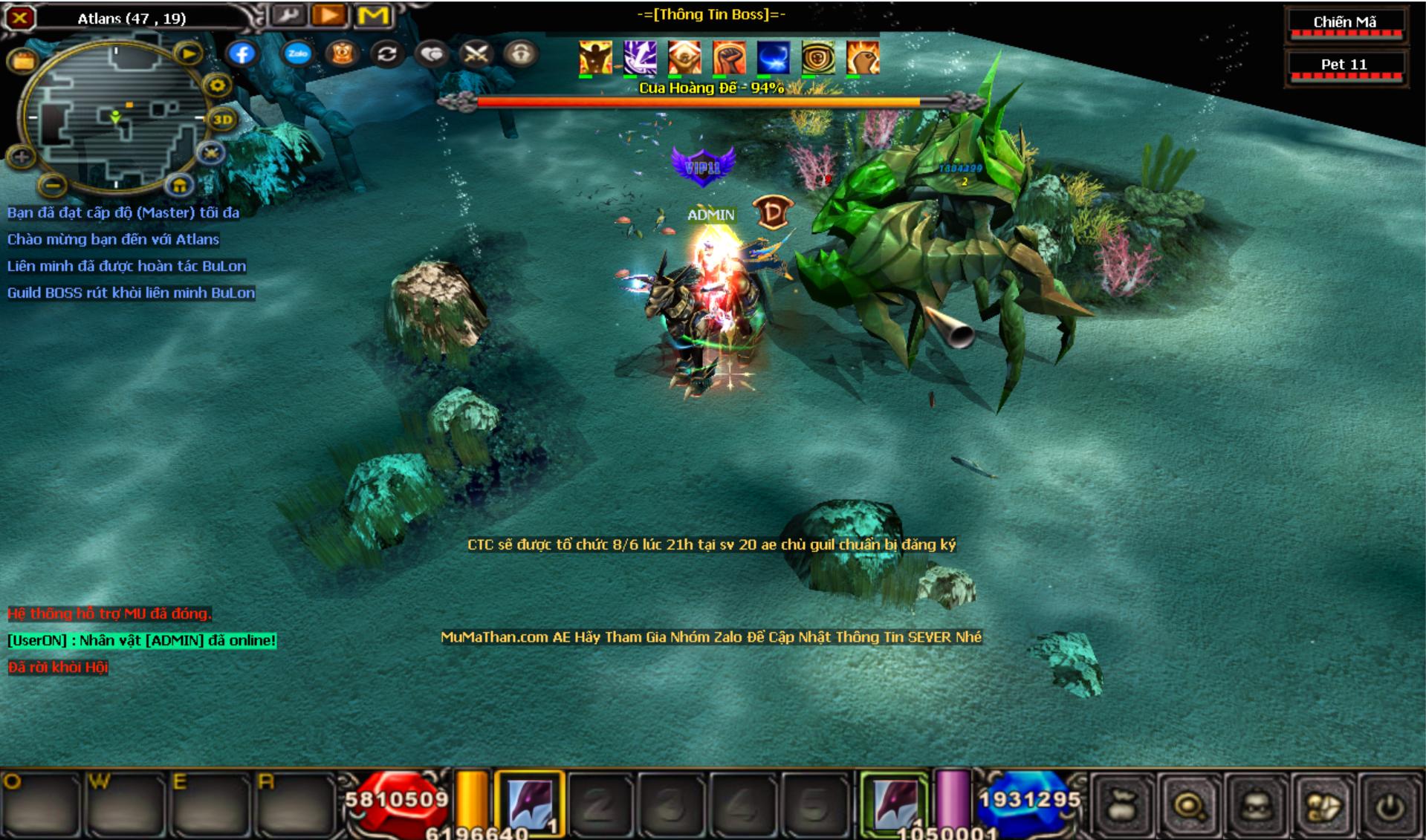Open the Zalo group icon
This screenshot has width=1426, height=840.
pos(298,53)
